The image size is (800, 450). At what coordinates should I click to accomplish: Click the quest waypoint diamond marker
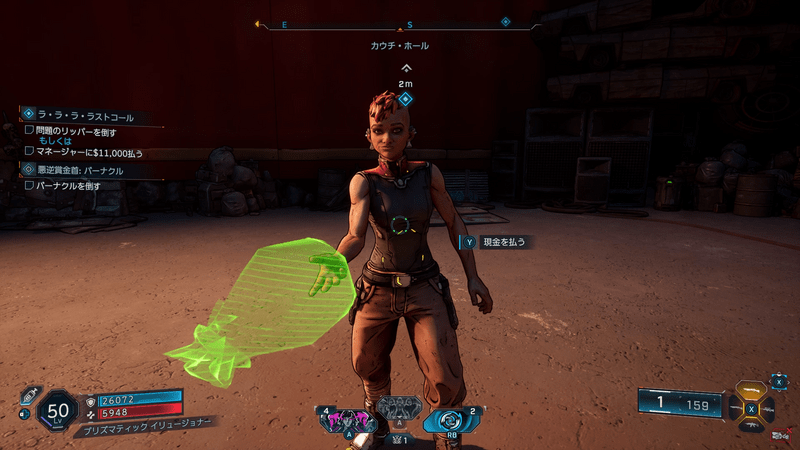[405, 99]
